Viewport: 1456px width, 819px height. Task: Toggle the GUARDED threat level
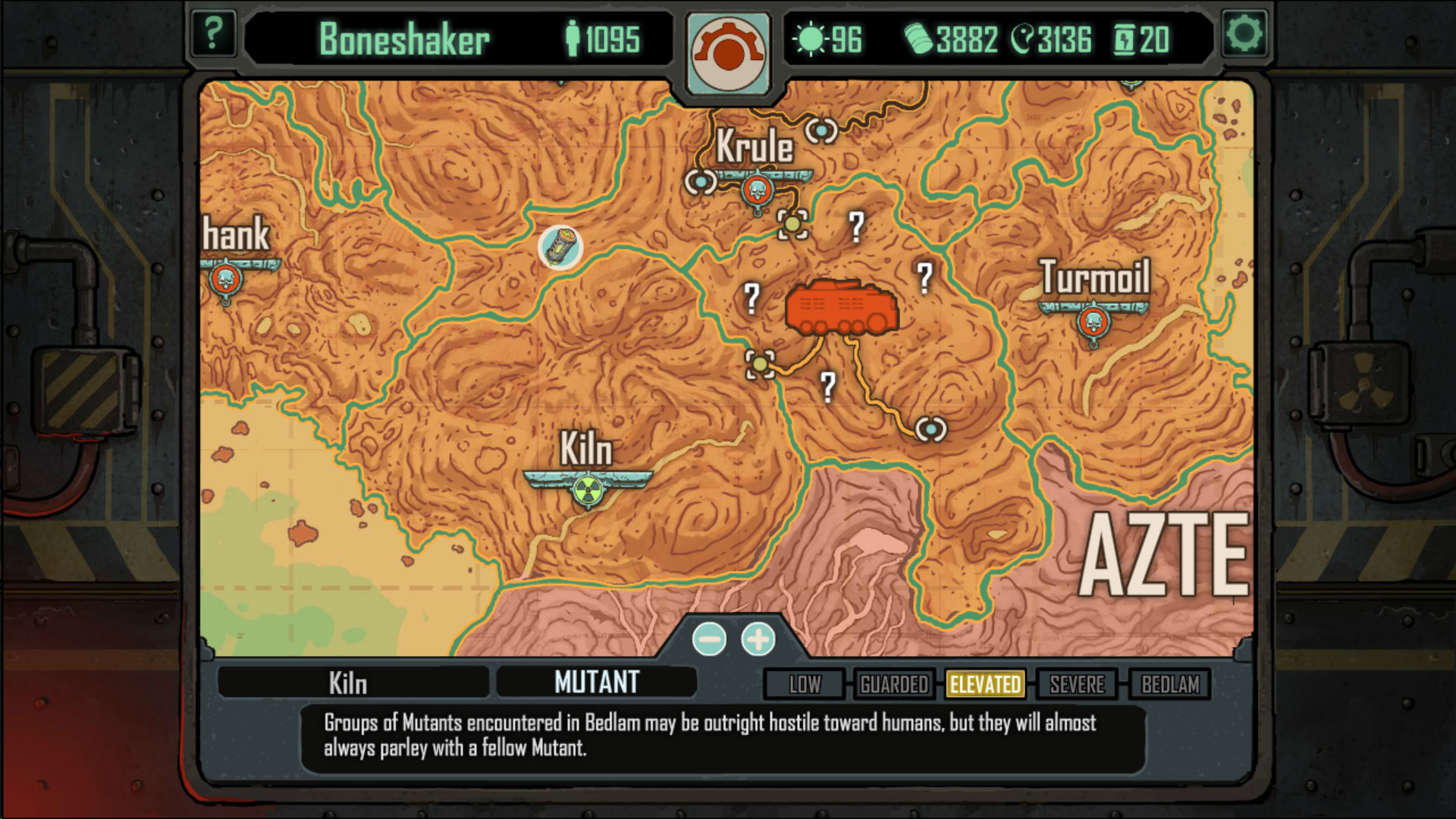894,685
